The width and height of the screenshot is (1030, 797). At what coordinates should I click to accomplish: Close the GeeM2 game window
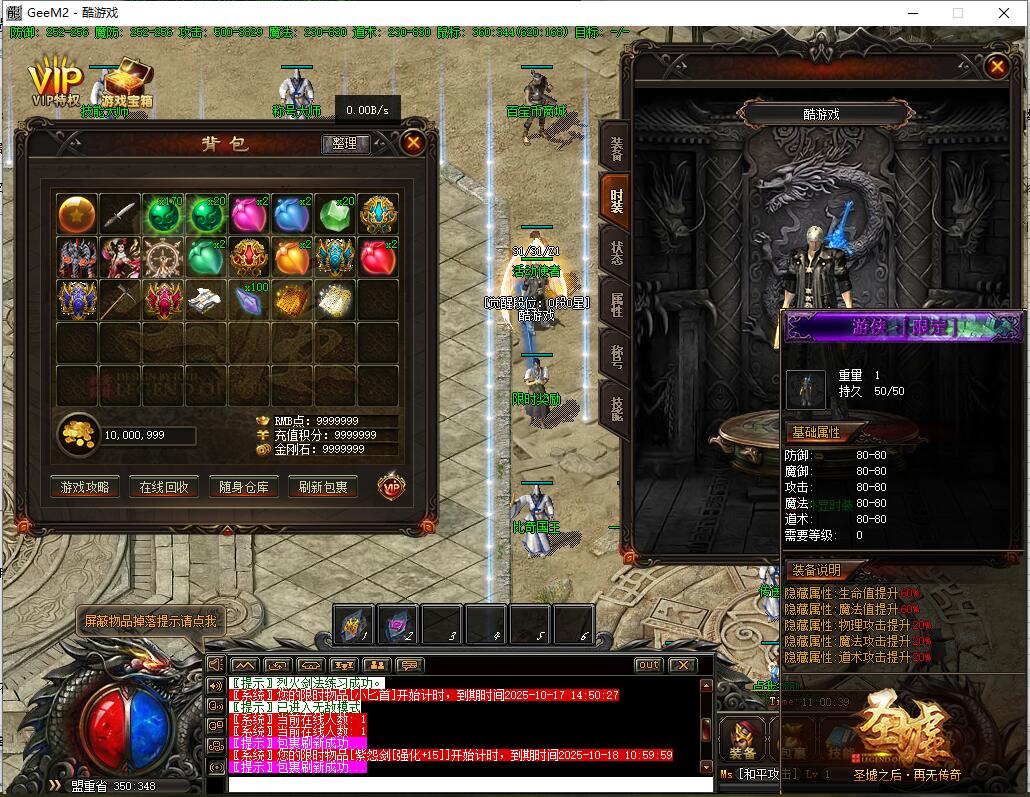pyautogui.click(x=1003, y=13)
